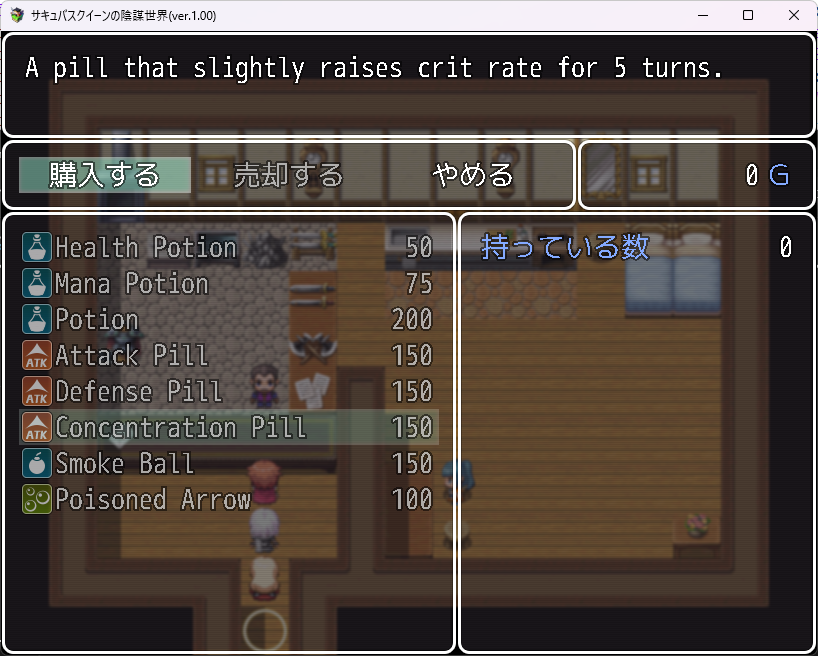The image size is (818, 656).
Task: Pick the Poisoned Arrow entry
Action: [228, 499]
